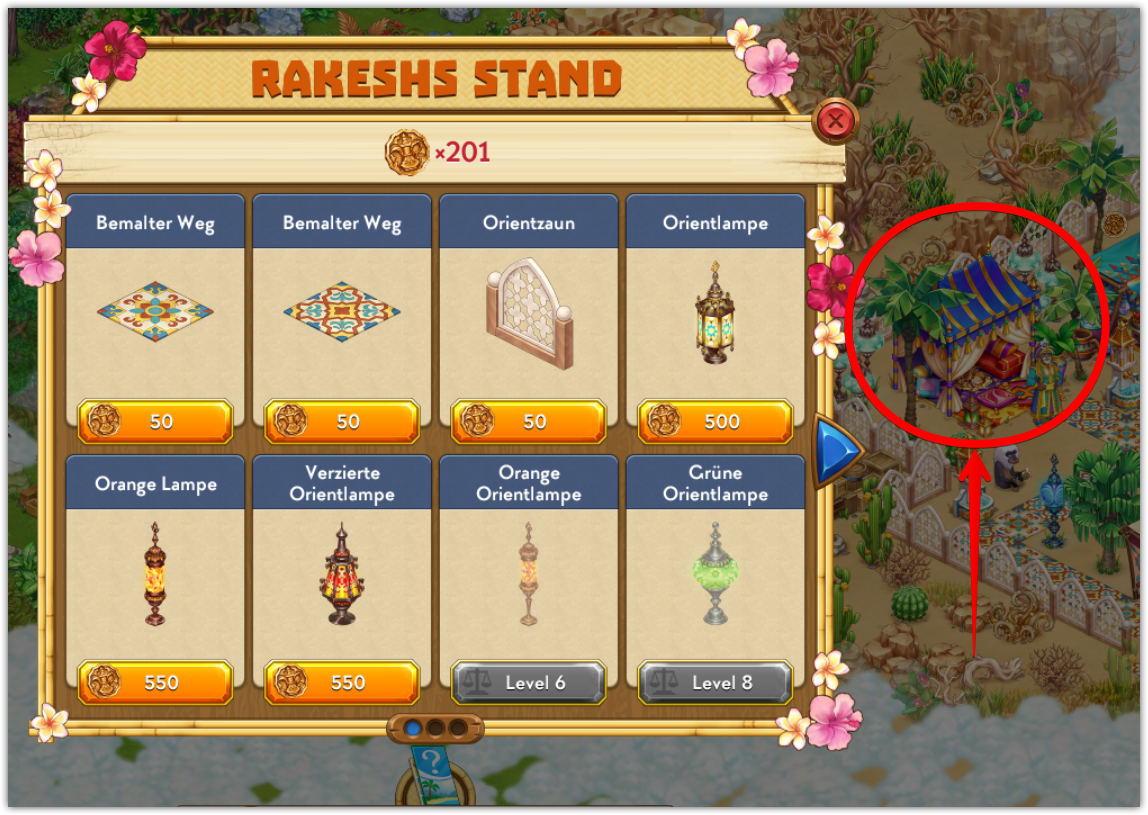
Task: Go to the next shop page arrow
Action: tap(837, 452)
